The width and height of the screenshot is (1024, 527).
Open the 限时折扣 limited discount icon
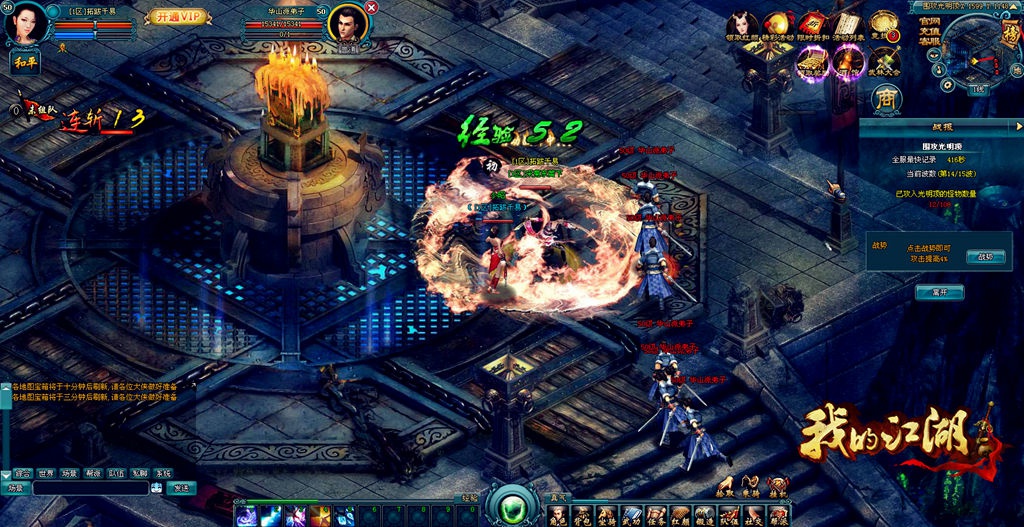point(810,26)
